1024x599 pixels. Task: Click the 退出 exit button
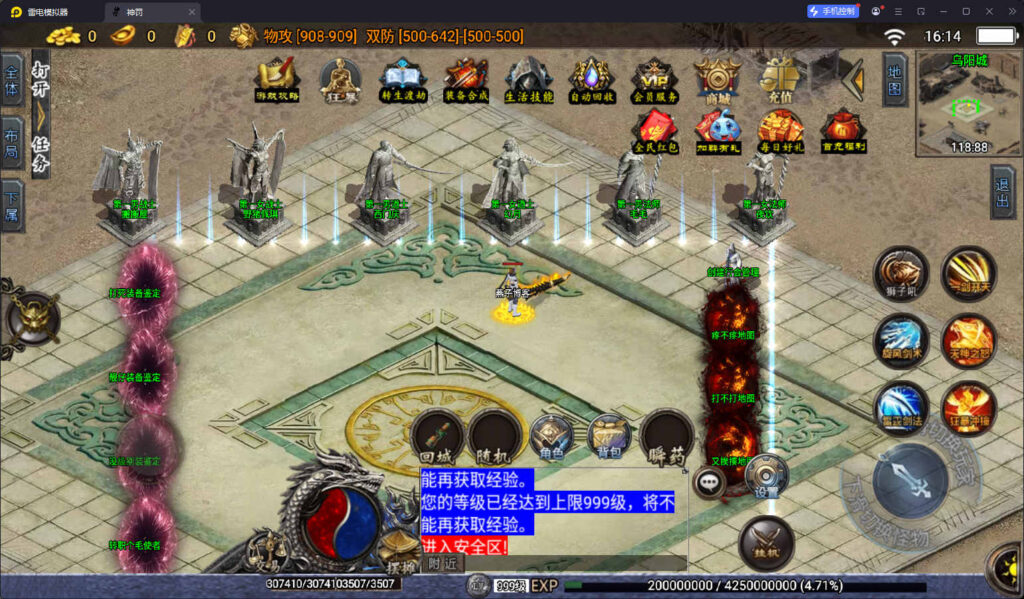click(x=1002, y=191)
